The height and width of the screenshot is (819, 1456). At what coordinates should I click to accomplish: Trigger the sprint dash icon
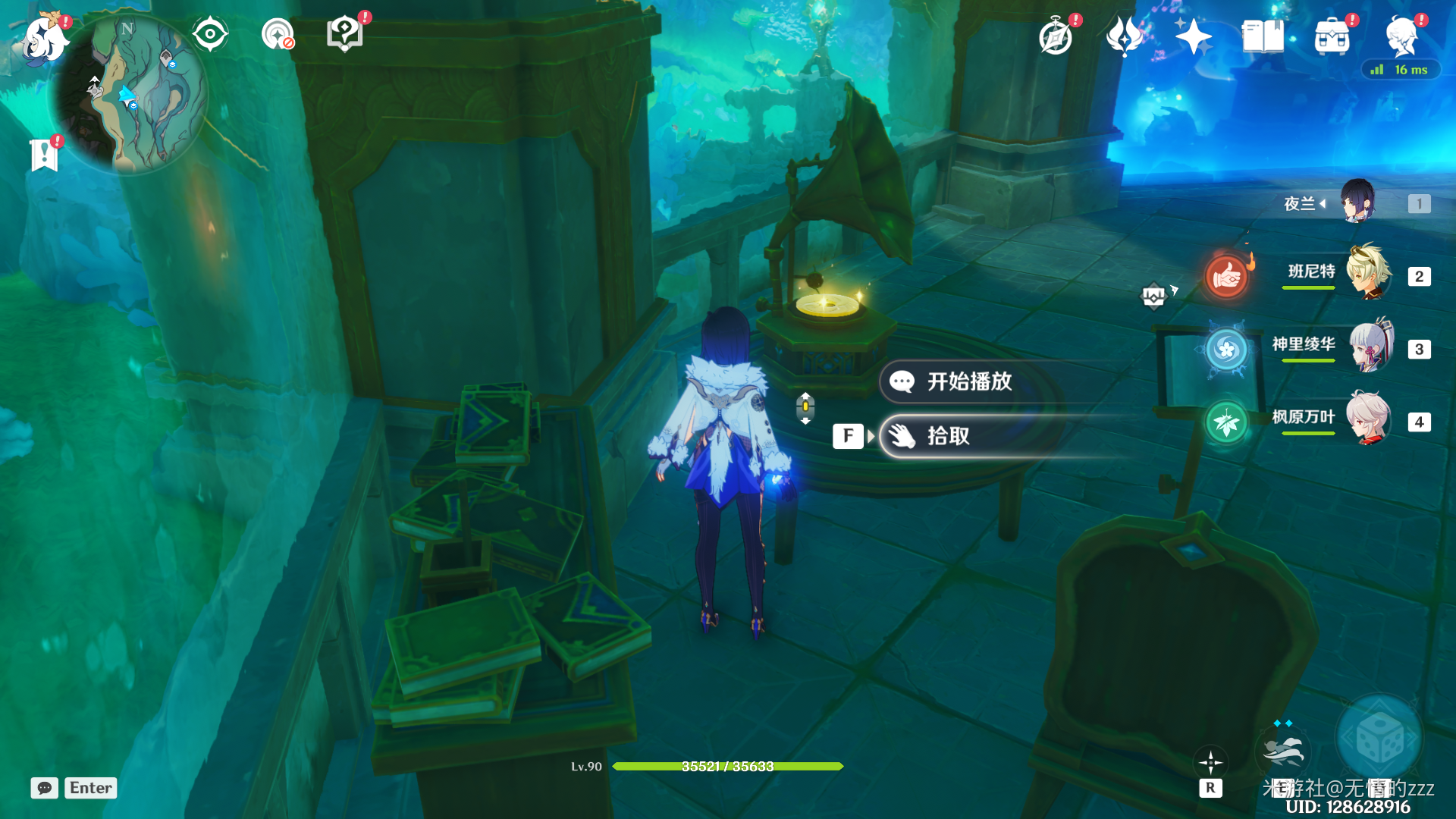(x=1283, y=751)
